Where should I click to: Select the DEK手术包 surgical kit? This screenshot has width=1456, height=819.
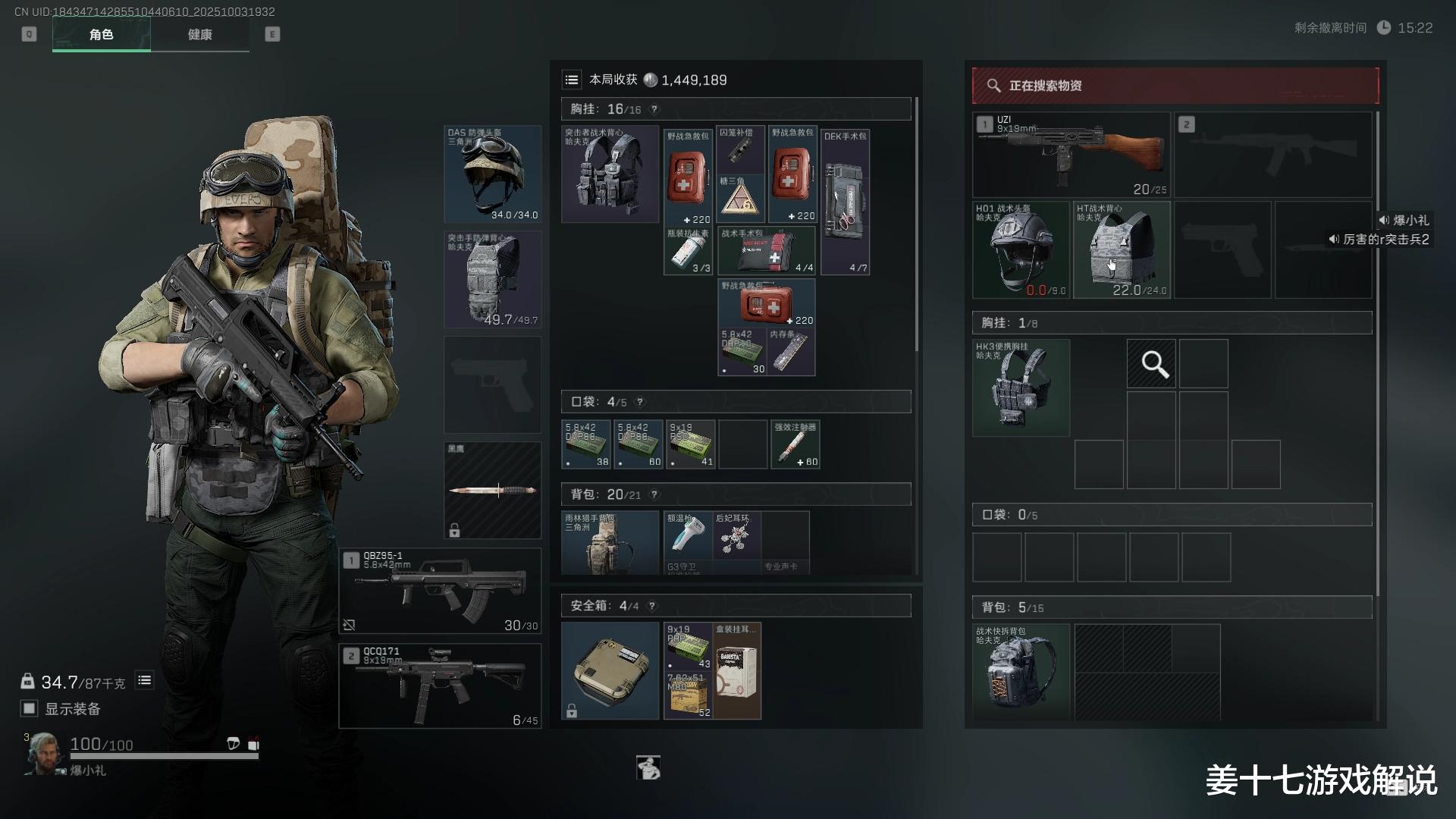845,201
